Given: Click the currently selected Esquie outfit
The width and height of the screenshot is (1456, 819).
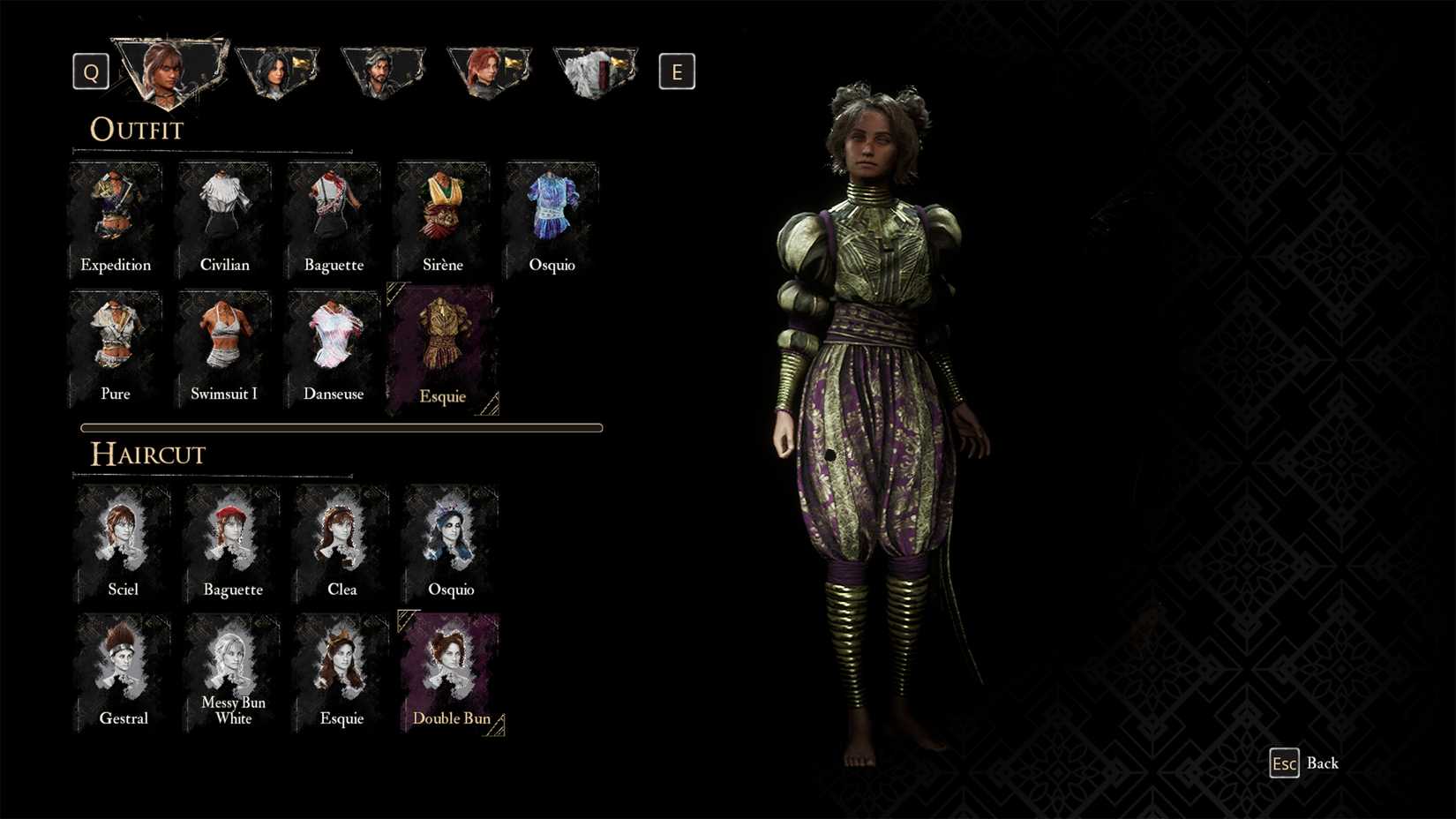Looking at the screenshot, I should (442, 346).
